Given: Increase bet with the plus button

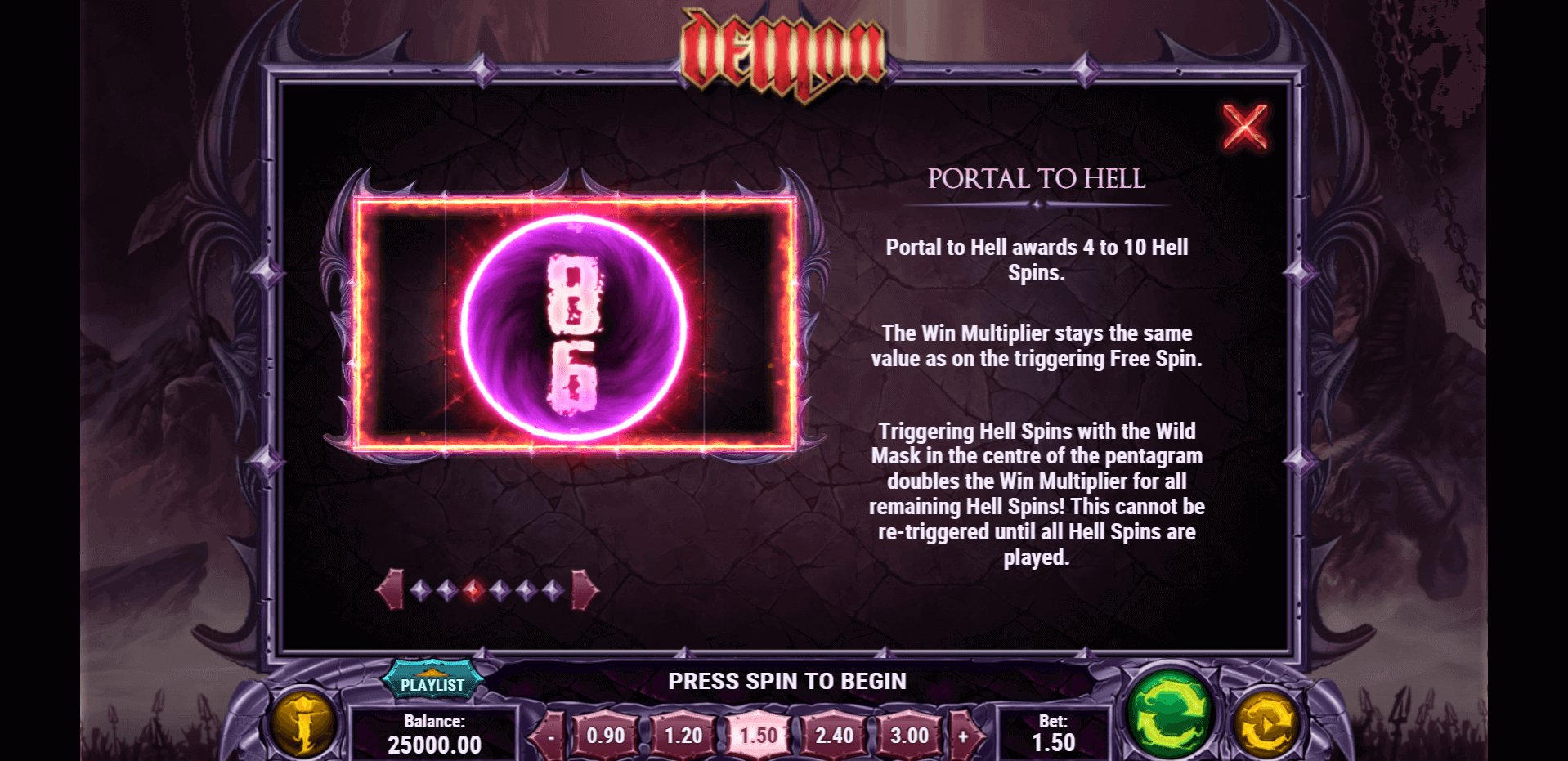Looking at the screenshot, I should 964,736.
